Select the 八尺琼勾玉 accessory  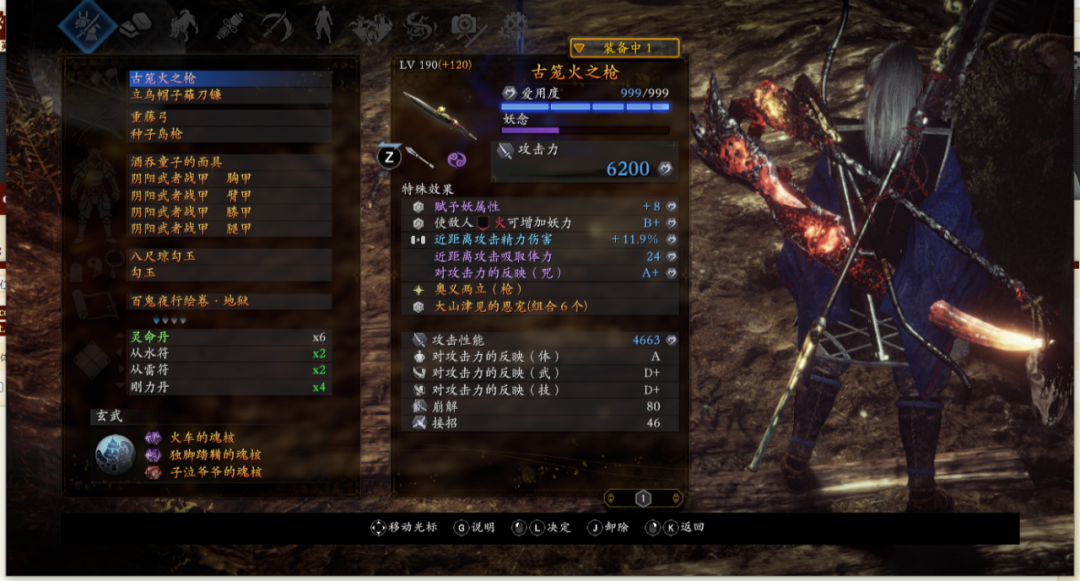click(x=230, y=256)
